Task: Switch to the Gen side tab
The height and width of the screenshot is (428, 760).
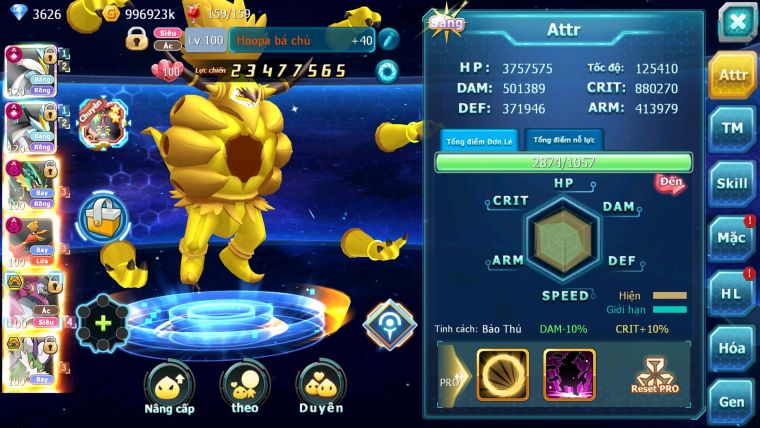Action: tap(732, 401)
